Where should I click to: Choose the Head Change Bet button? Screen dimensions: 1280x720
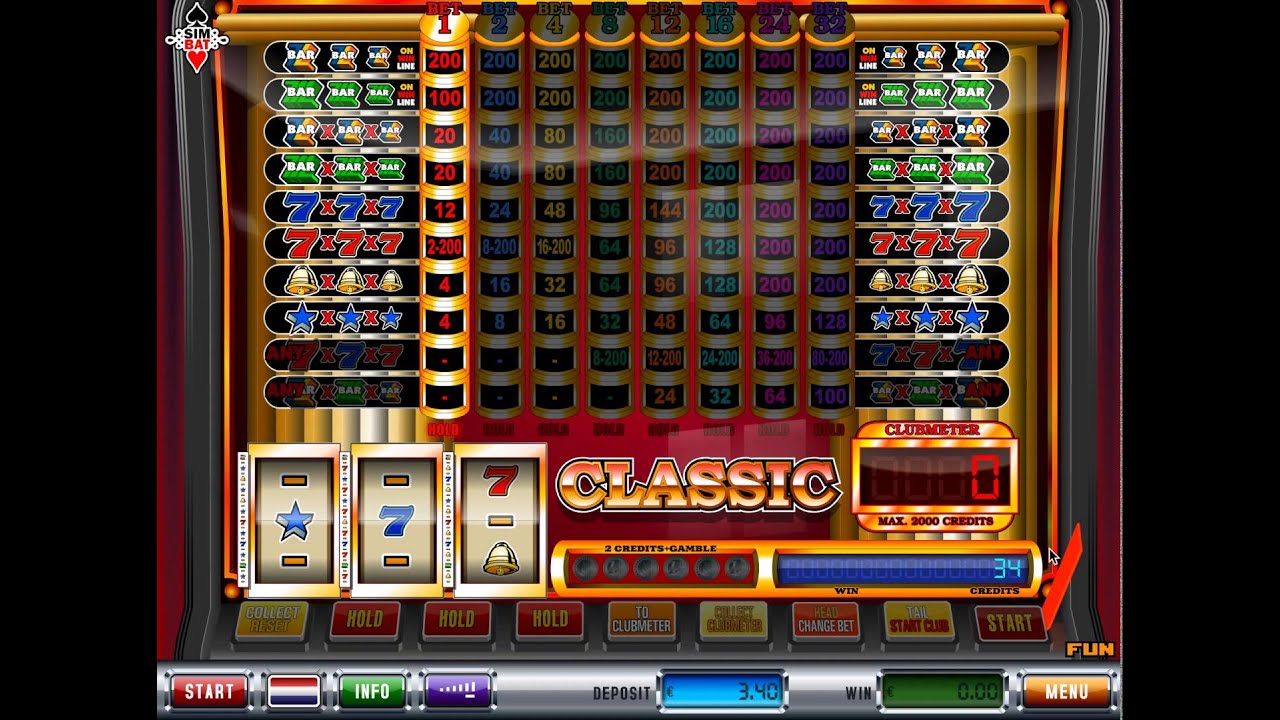825,620
